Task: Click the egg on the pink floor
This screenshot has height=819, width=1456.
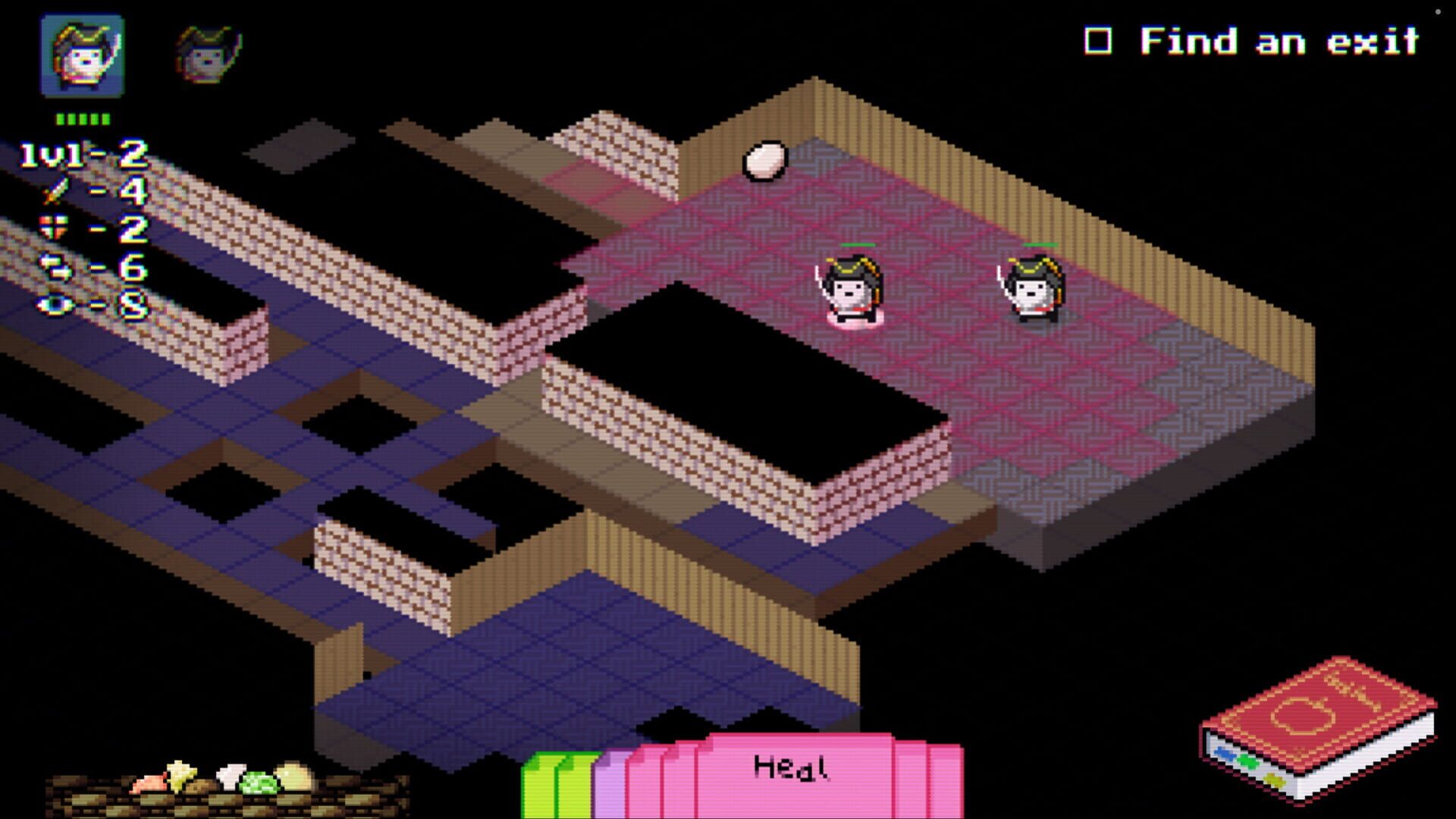Action: (766, 159)
